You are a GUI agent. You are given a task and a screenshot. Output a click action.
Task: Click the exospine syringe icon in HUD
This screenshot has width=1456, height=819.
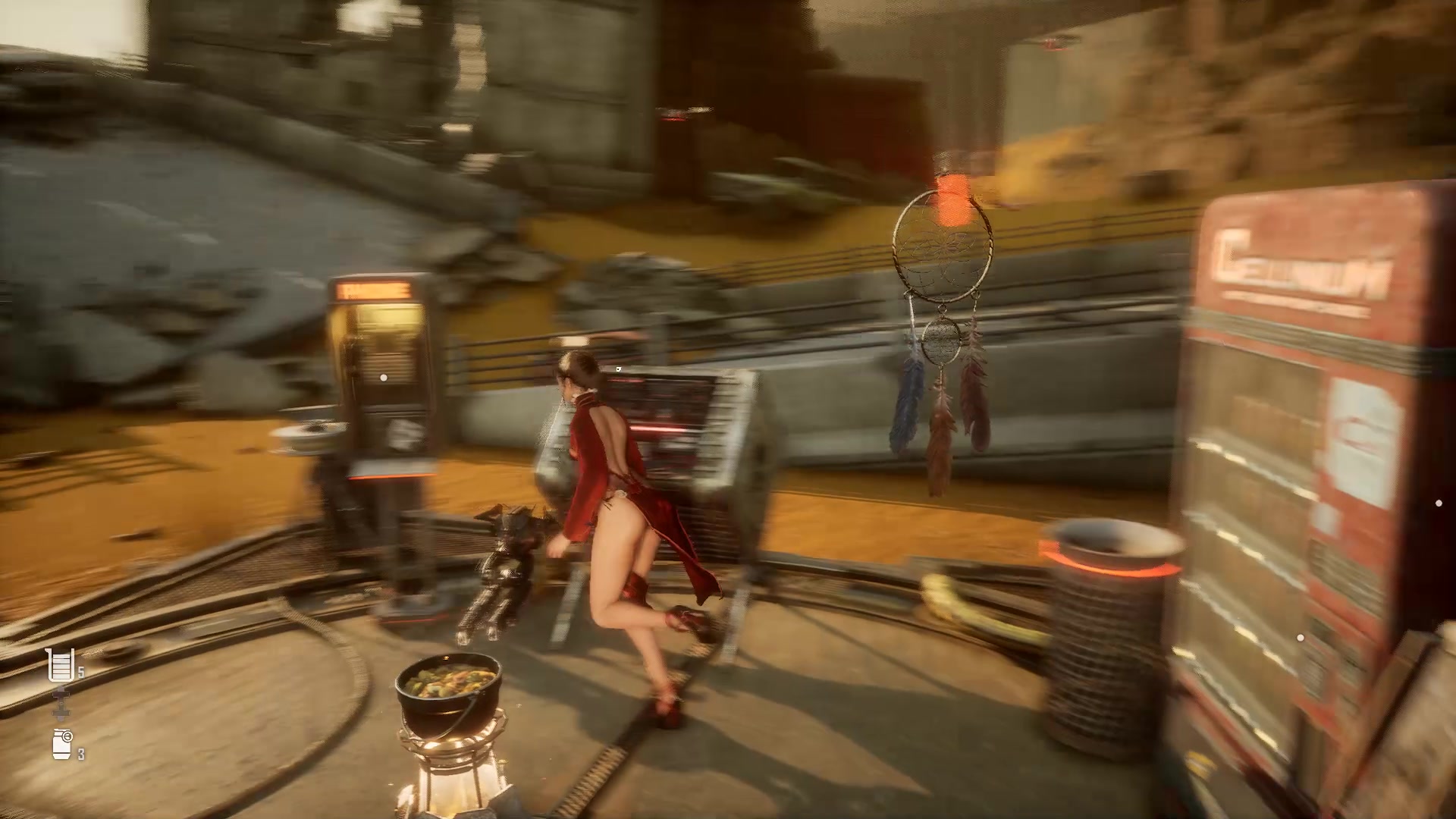[61, 703]
